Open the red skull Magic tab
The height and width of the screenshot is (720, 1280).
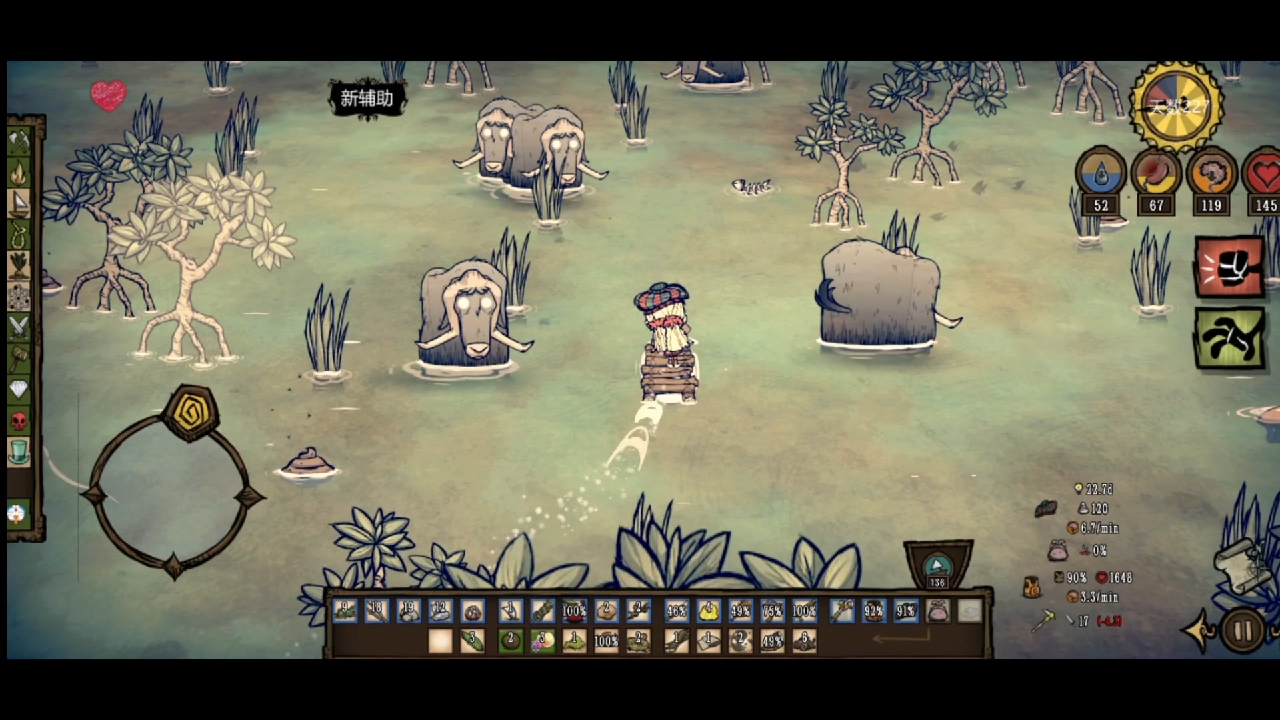coord(19,419)
